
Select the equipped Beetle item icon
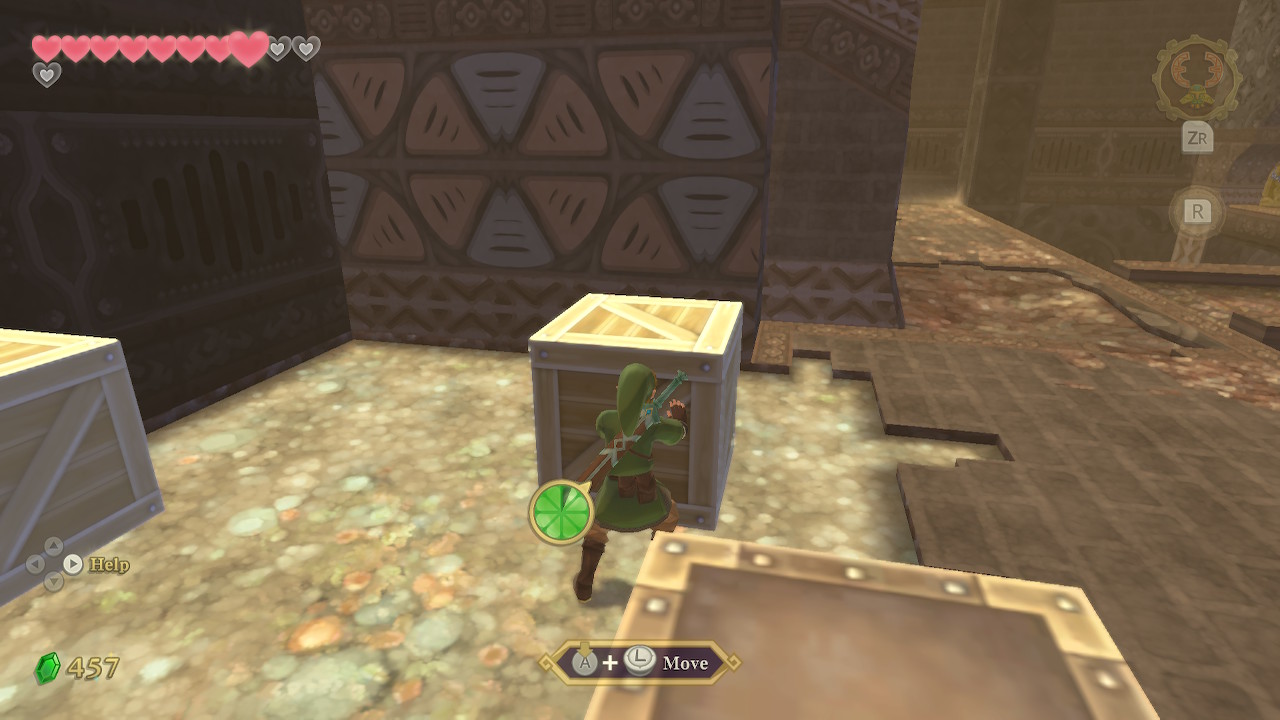click(x=1196, y=80)
